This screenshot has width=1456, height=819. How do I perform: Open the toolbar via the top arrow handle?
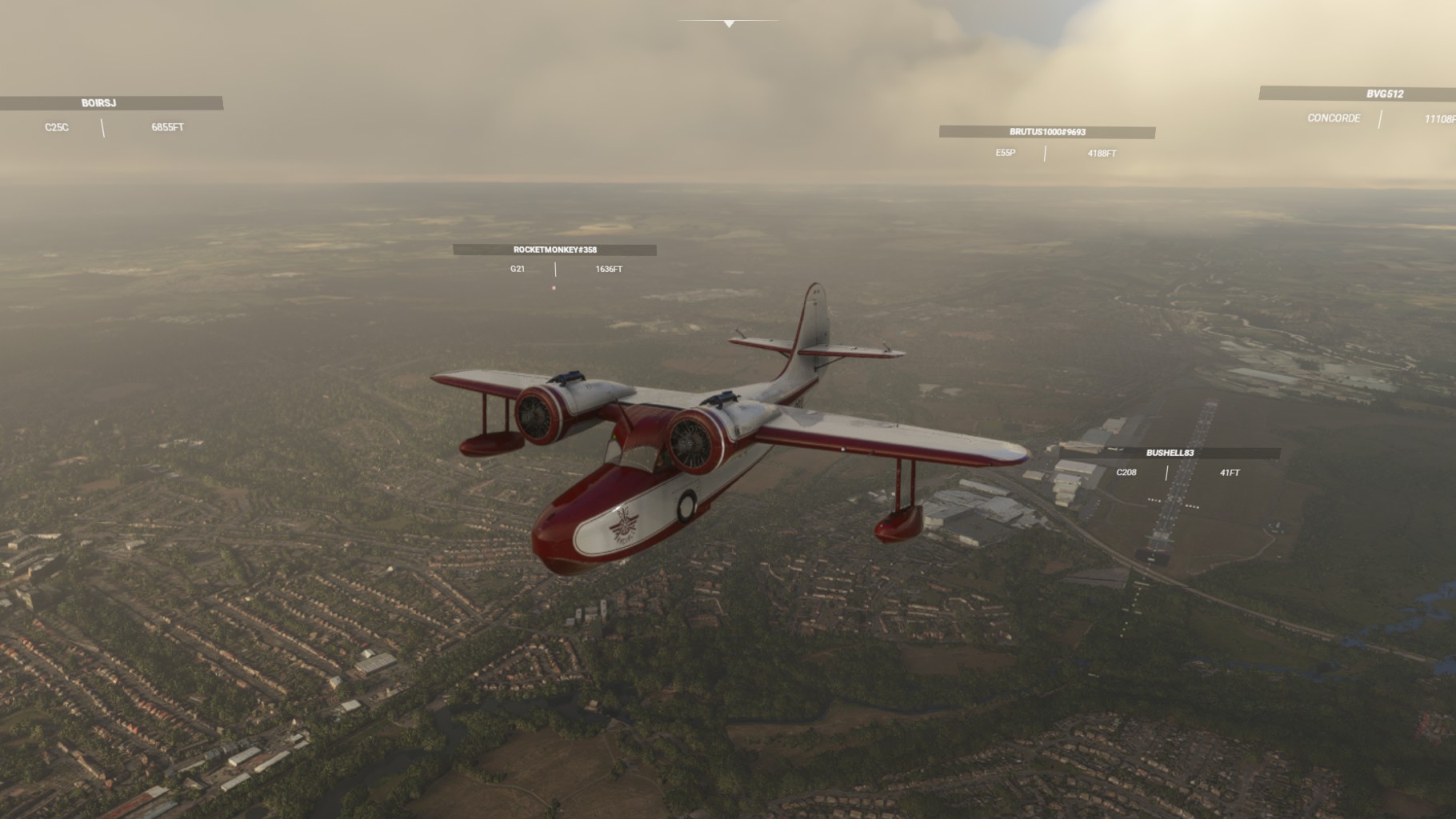pos(729,24)
